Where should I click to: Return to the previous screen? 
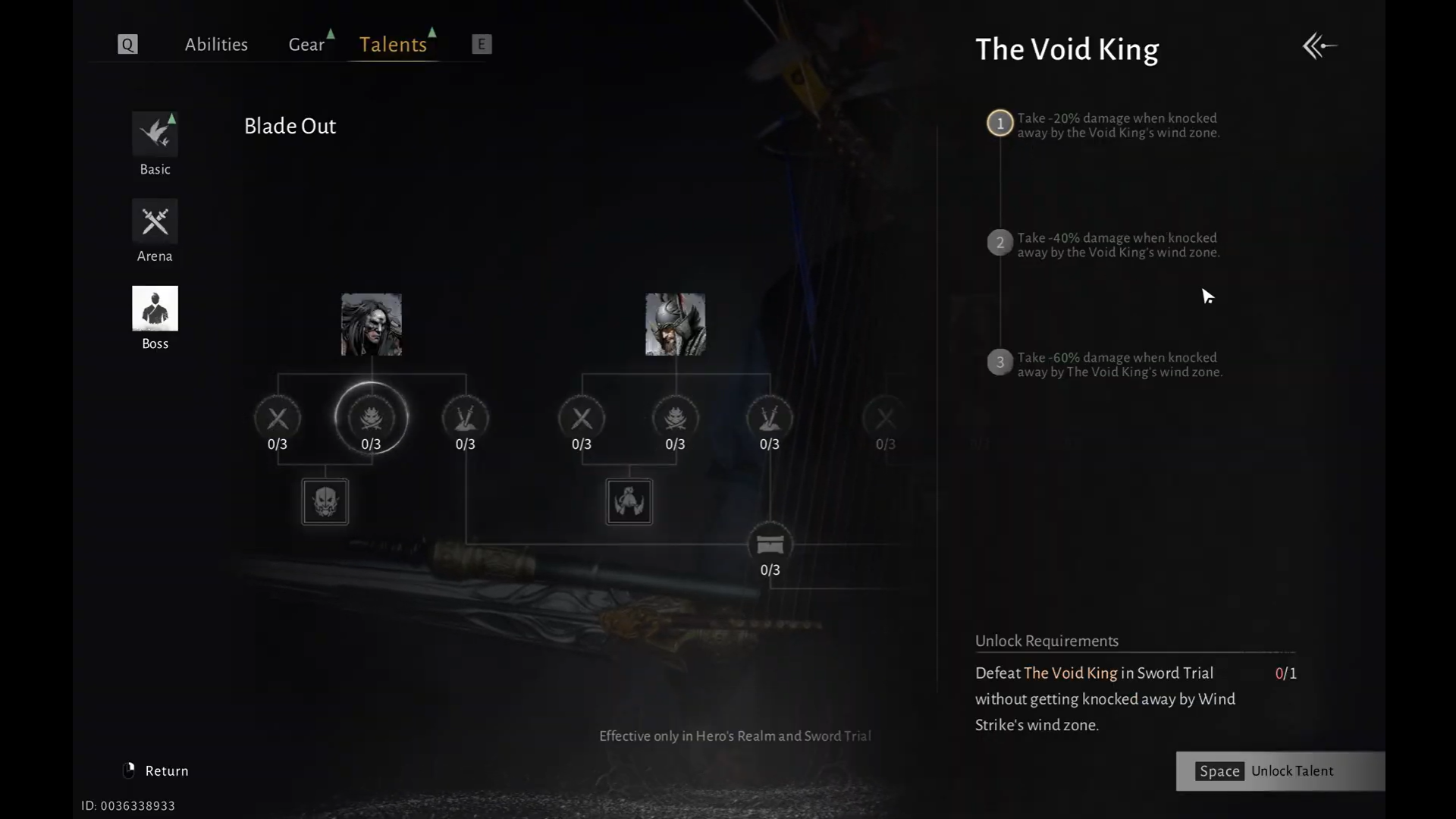tap(156, 771)
